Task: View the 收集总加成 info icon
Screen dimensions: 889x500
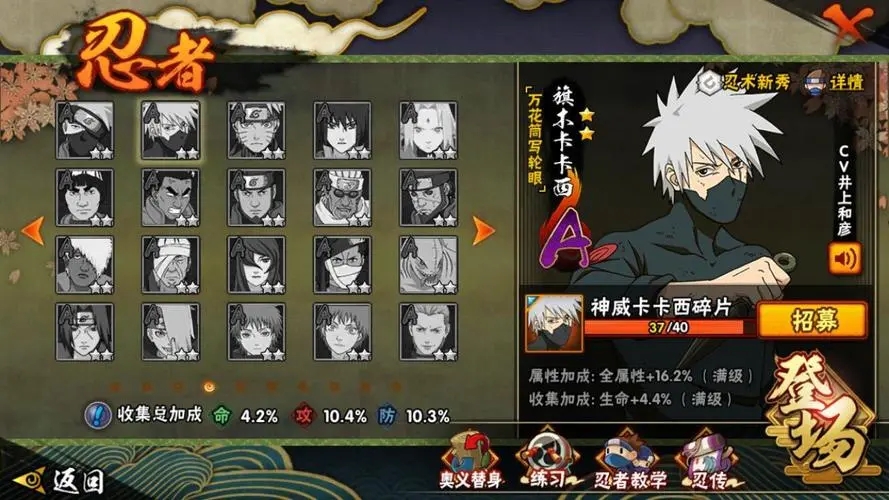Action: coord(97,415)
